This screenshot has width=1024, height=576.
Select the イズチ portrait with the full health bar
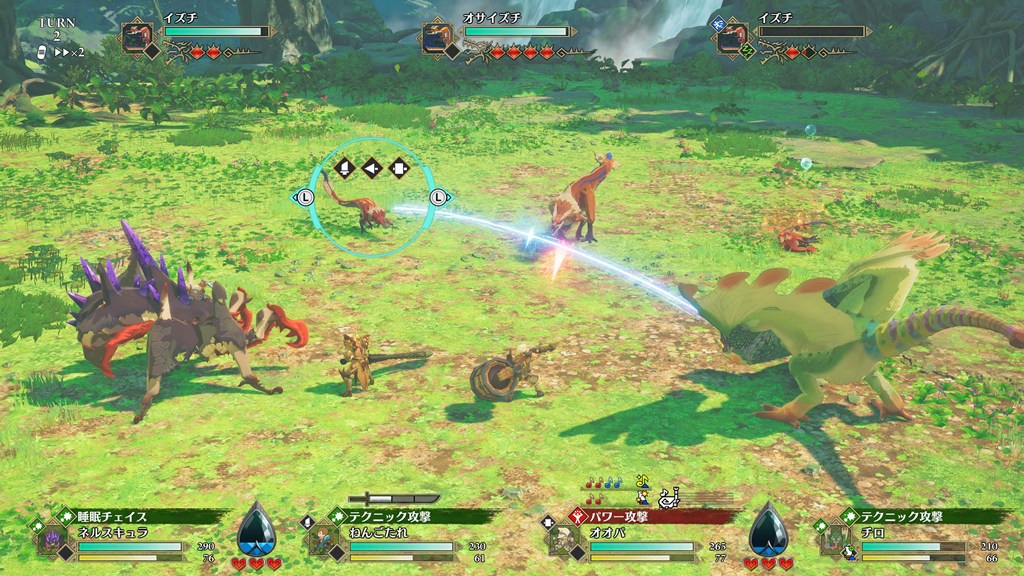point(137,37)
